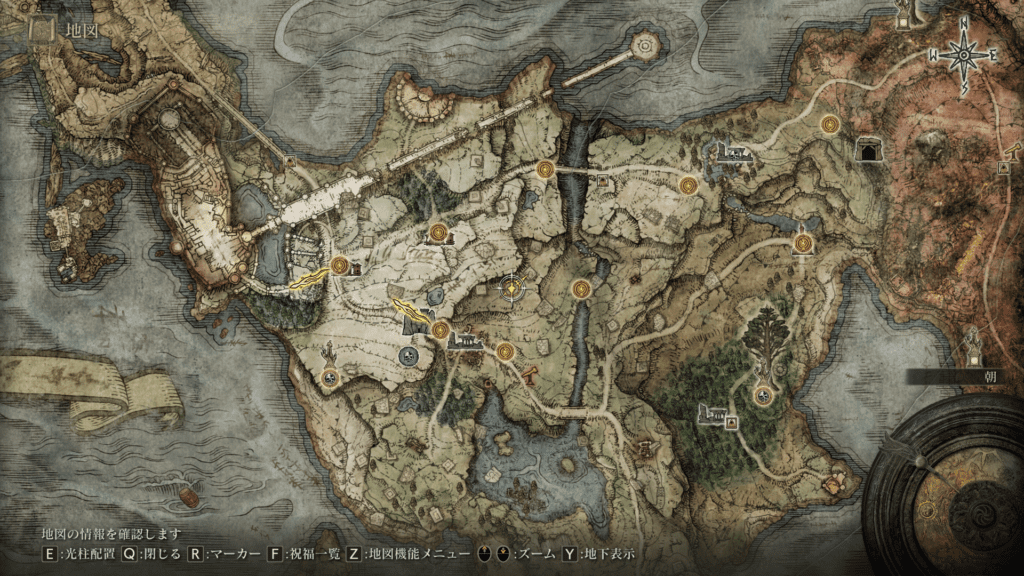1024x576 pixels.
Task: Choose the grace marker beneath the Minor Erdtree
Action: 765,395
